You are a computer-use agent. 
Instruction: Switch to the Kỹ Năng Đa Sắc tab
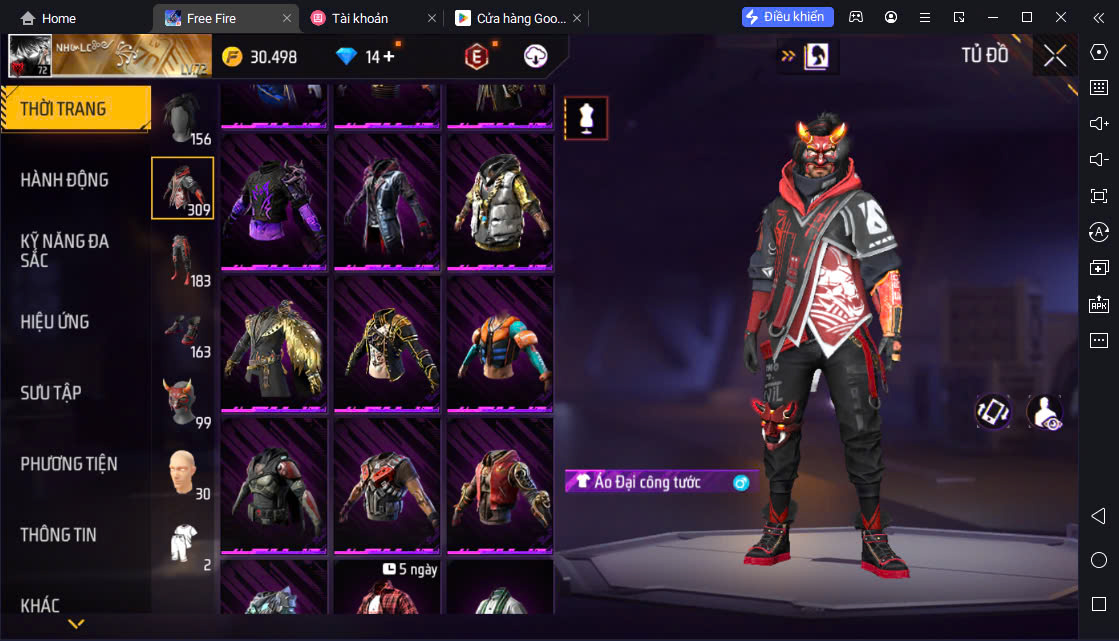coord(65,250)
